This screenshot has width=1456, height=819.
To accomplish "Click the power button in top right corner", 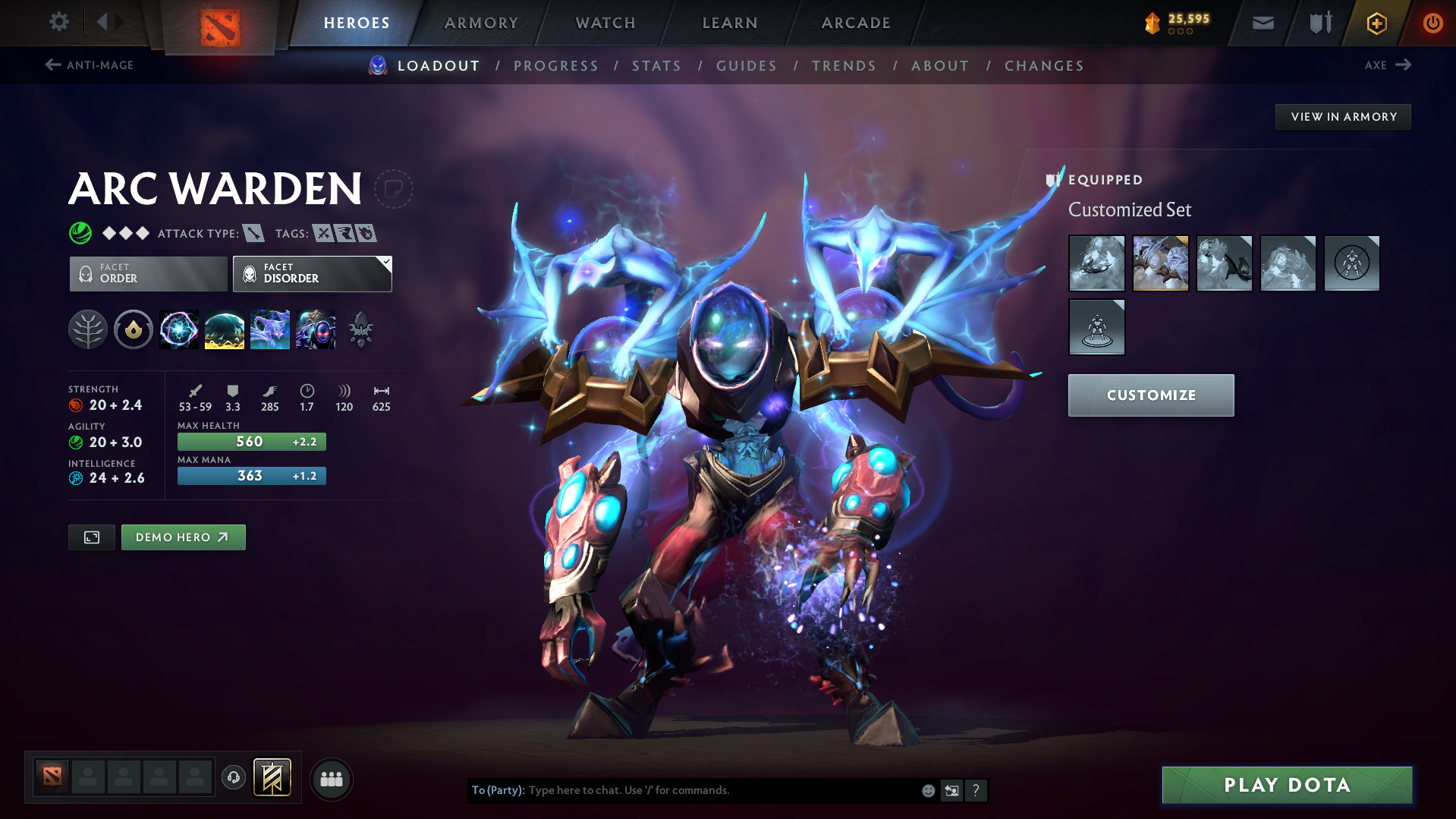I will click(x=1432, y=22).
